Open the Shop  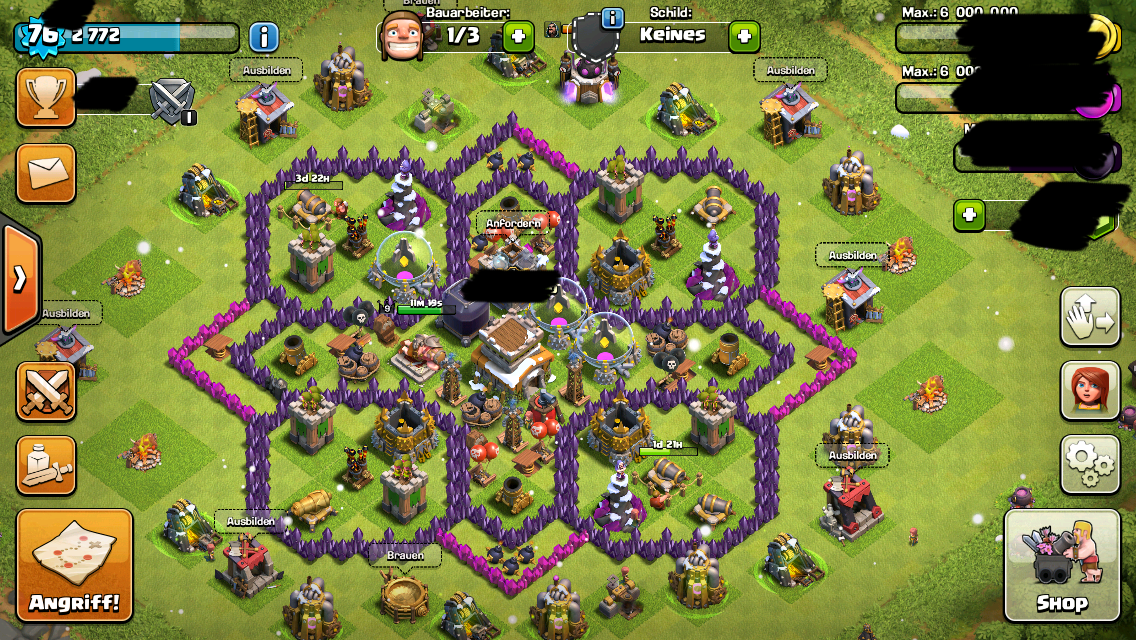1061,565
